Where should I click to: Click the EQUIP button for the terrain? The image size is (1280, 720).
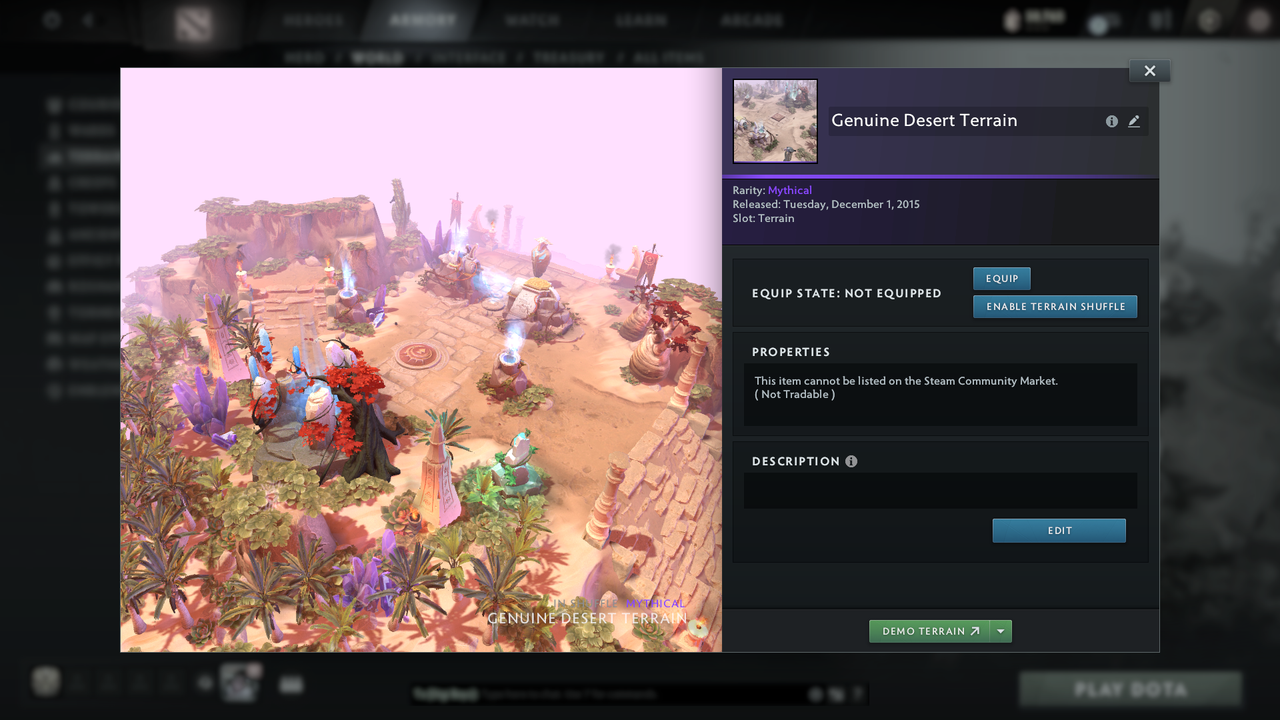point(1001,278)
